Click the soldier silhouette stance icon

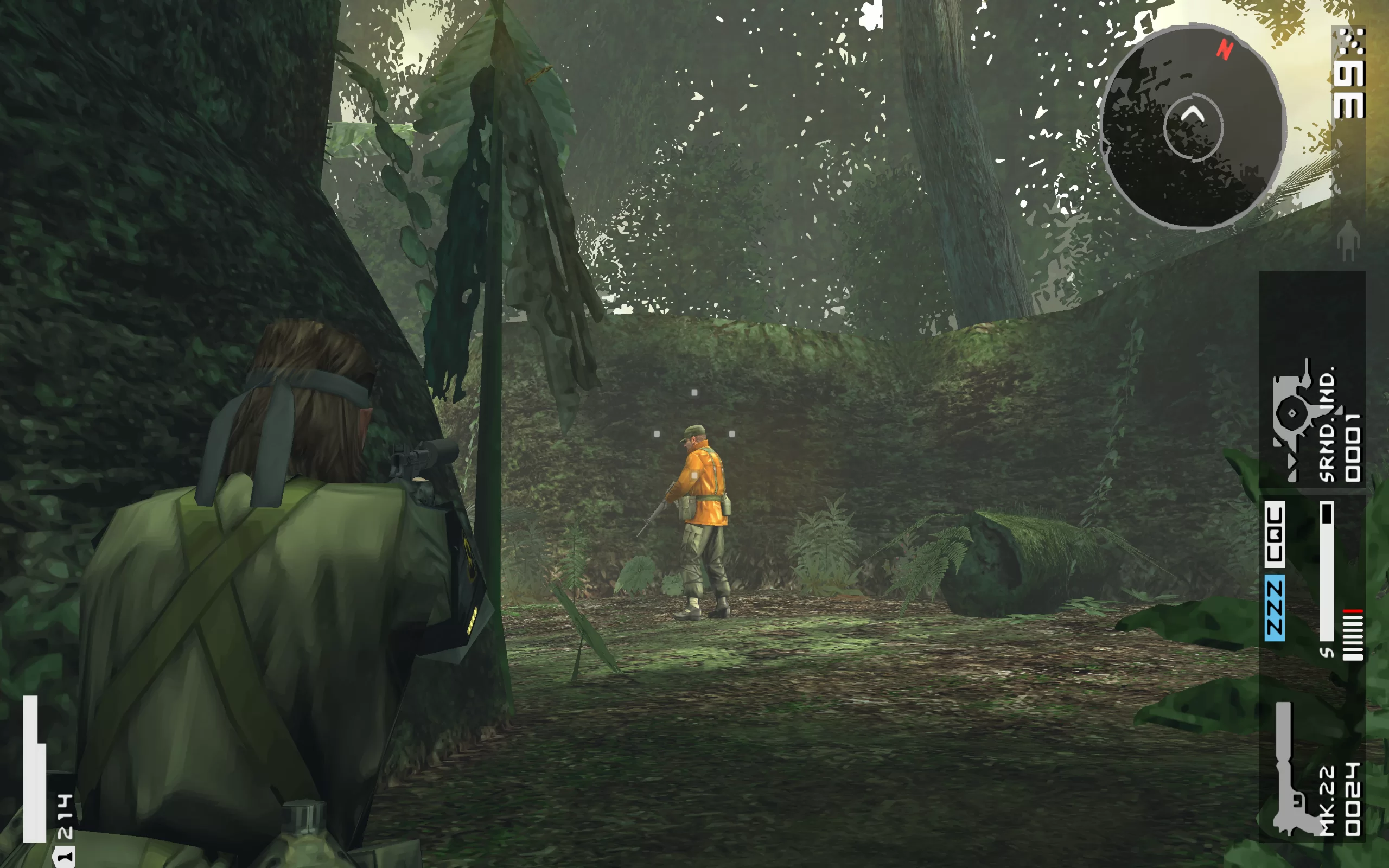point(1347,240)
